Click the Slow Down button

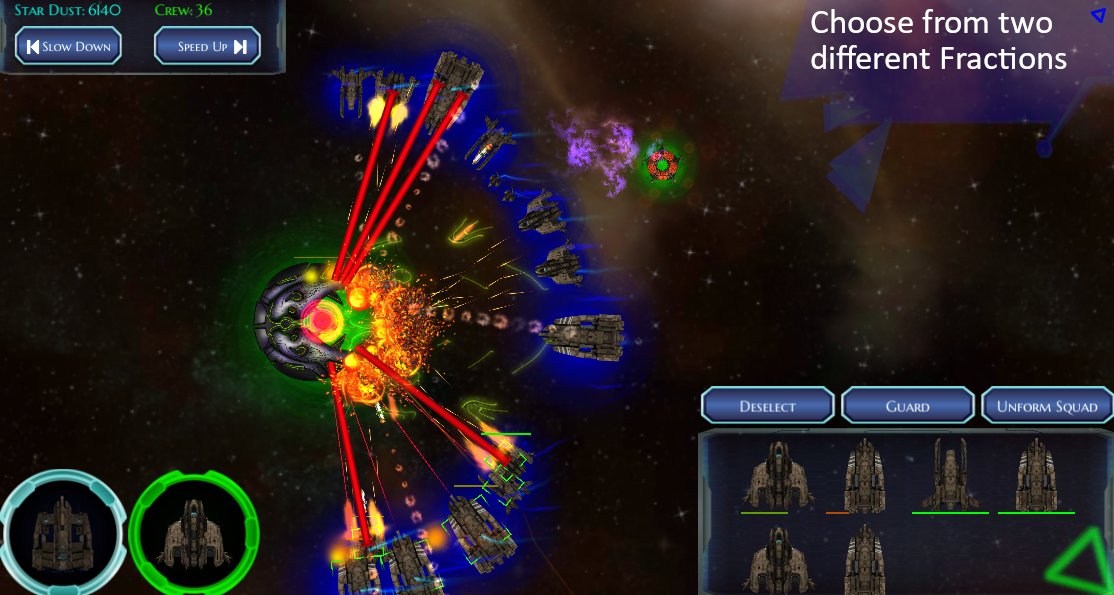click(68, 46)
